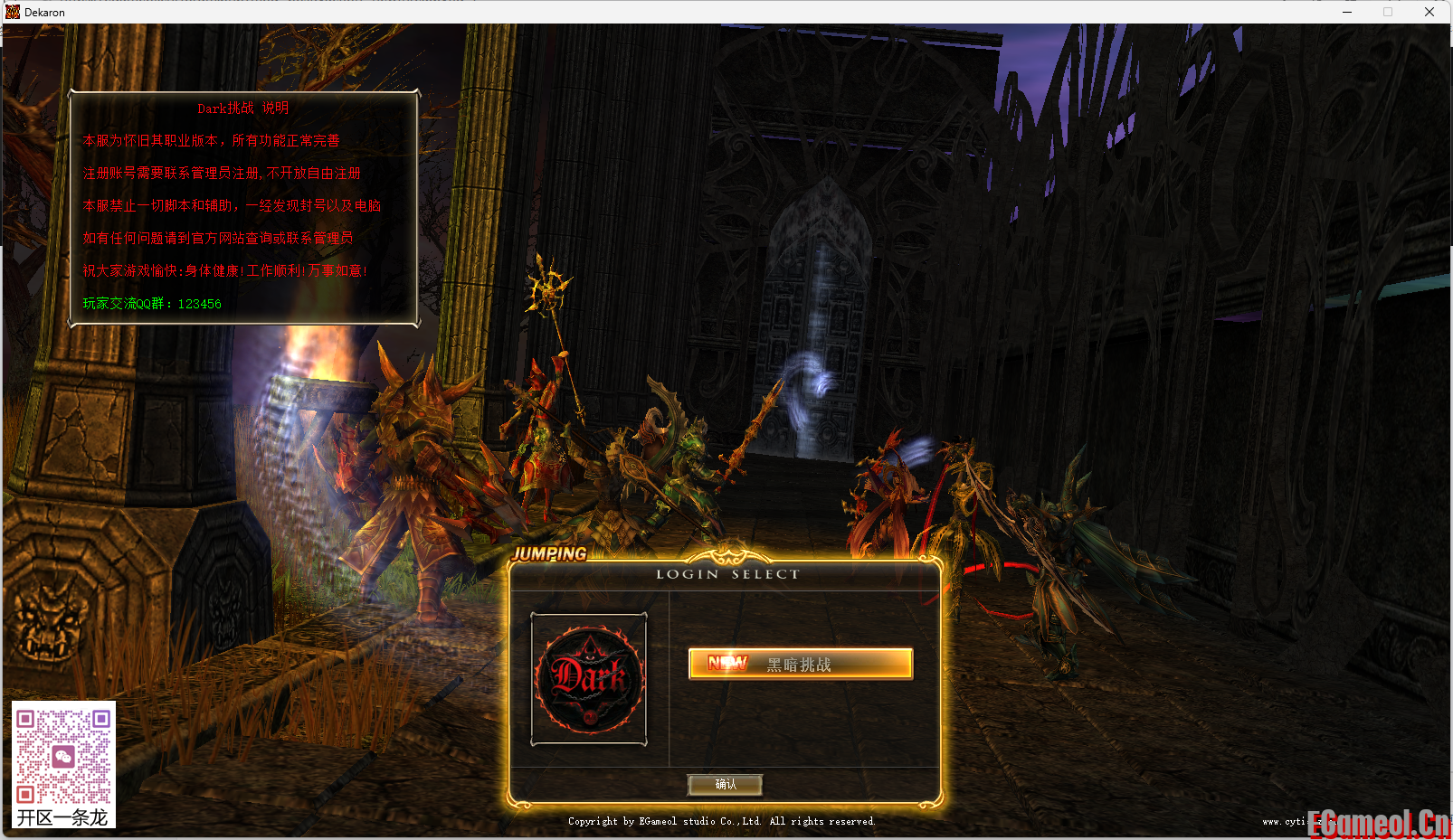Close the Dekaron game window
The height and width of the screenshot is (840, 1453).
click(1429, 12)
